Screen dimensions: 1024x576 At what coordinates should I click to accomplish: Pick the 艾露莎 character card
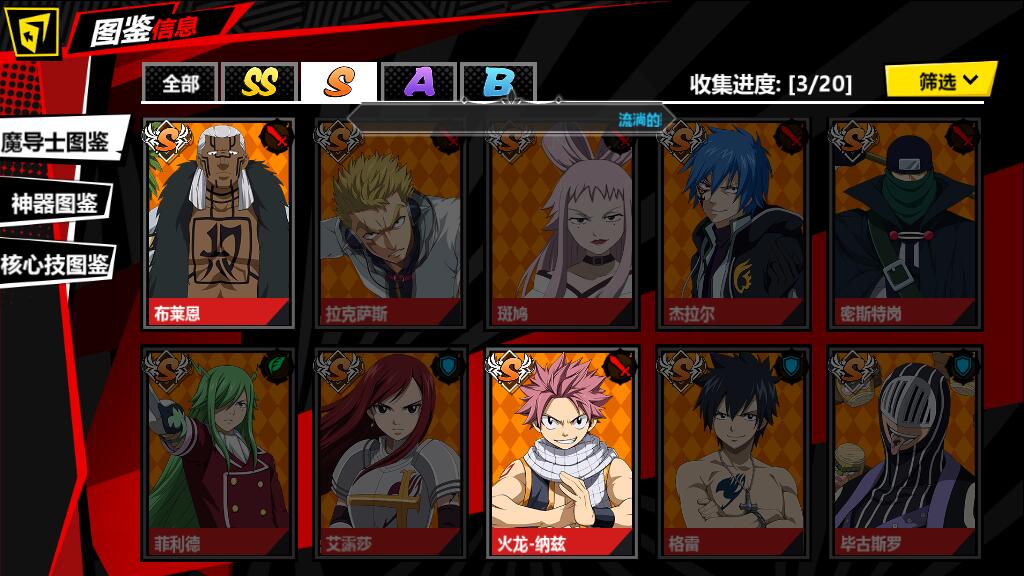(391, 452)
